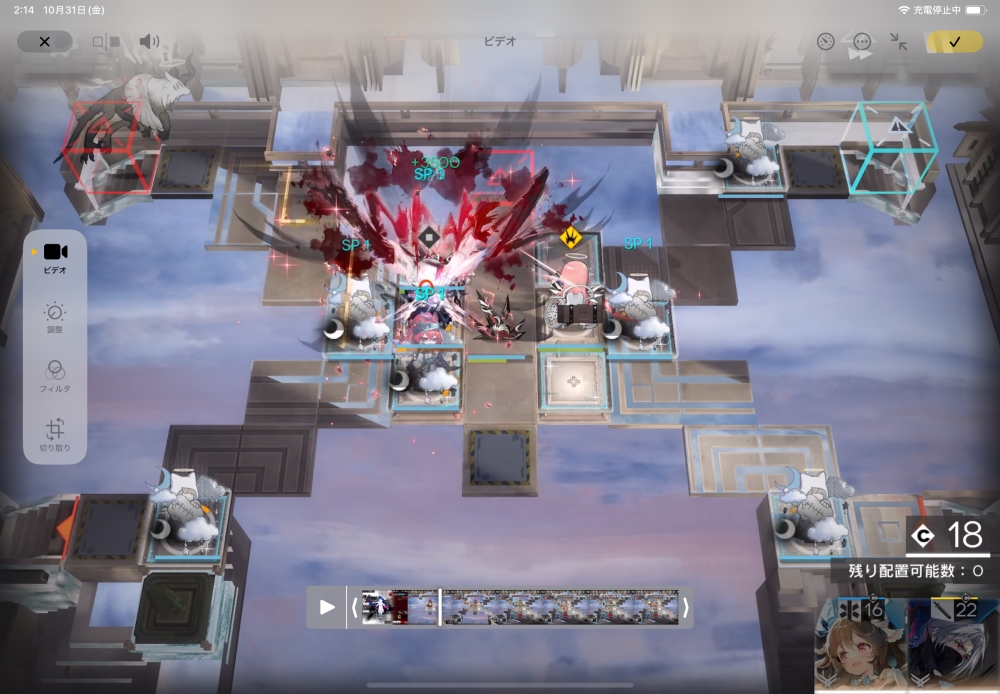
Task: Open the three-dot more options menu
Action: point(861,42)
